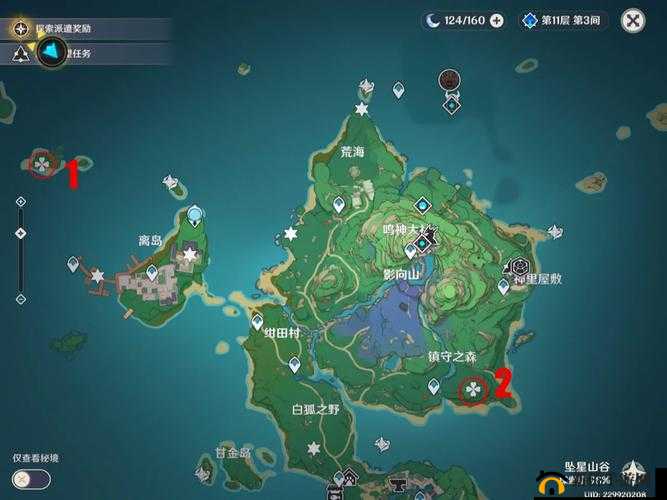The height and width of the screenshot is (500, 667).
Task: Choose the glowing statue marker above 离岛
Action: (194, 214)
